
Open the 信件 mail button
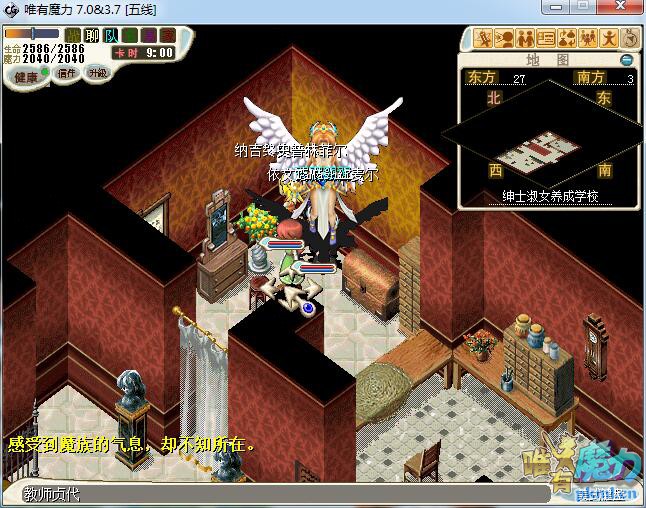tap(66, 73)
